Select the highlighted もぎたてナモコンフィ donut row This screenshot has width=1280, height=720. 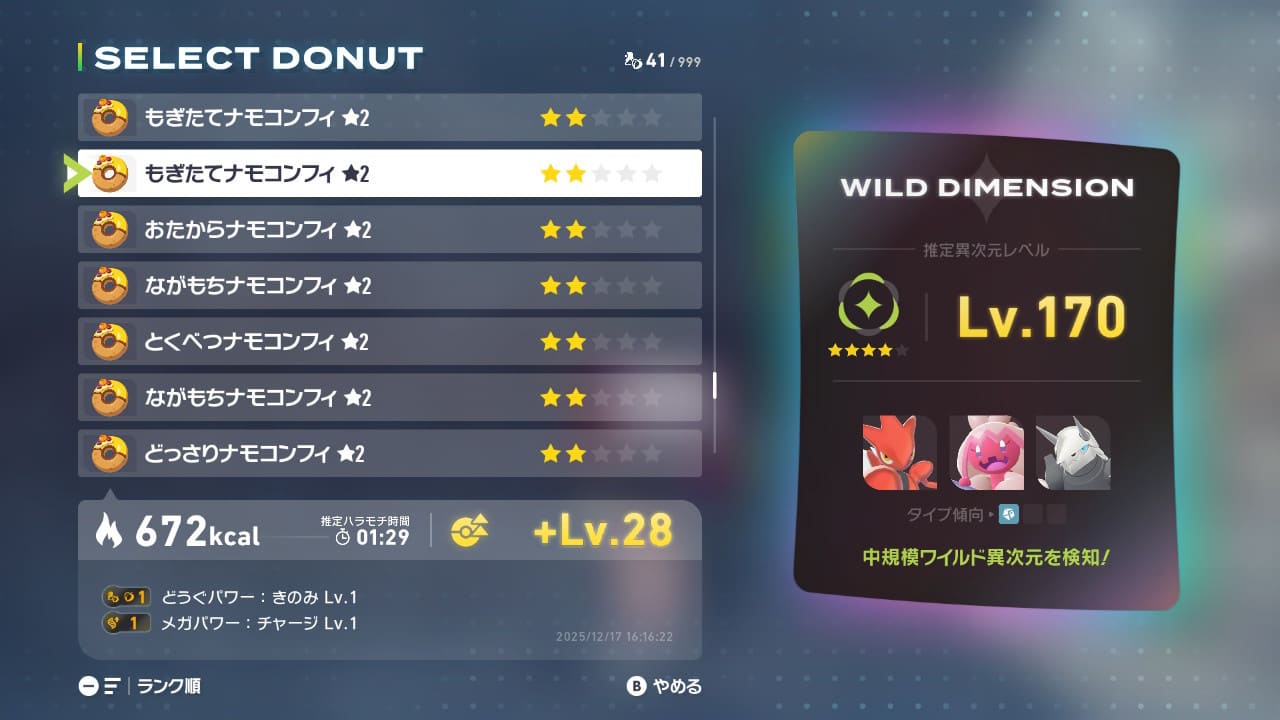tap(389, 174)
